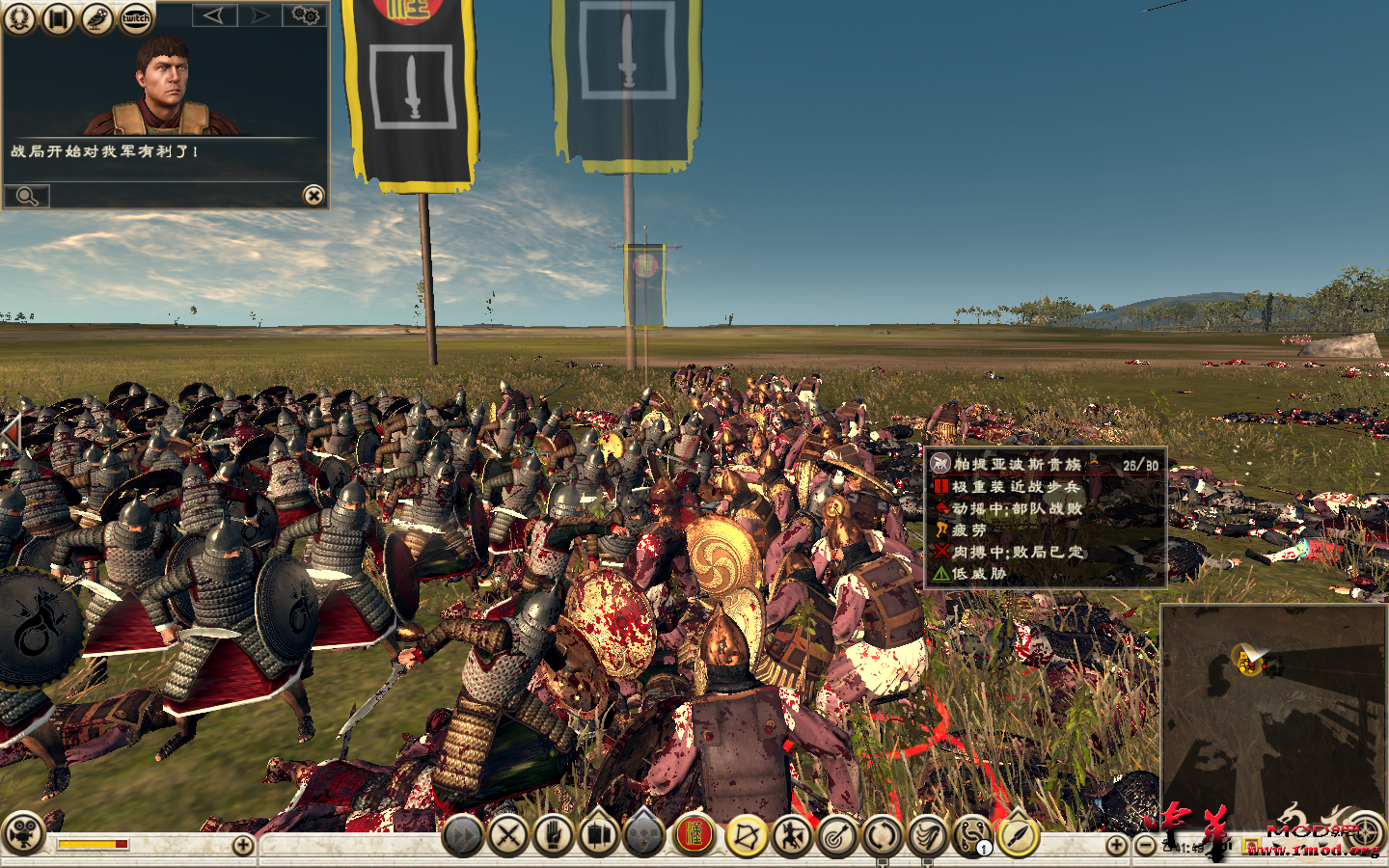The image size is (1389, 868).
Task: Select the cinematic camera icon
Action: (x=24, y=837)
